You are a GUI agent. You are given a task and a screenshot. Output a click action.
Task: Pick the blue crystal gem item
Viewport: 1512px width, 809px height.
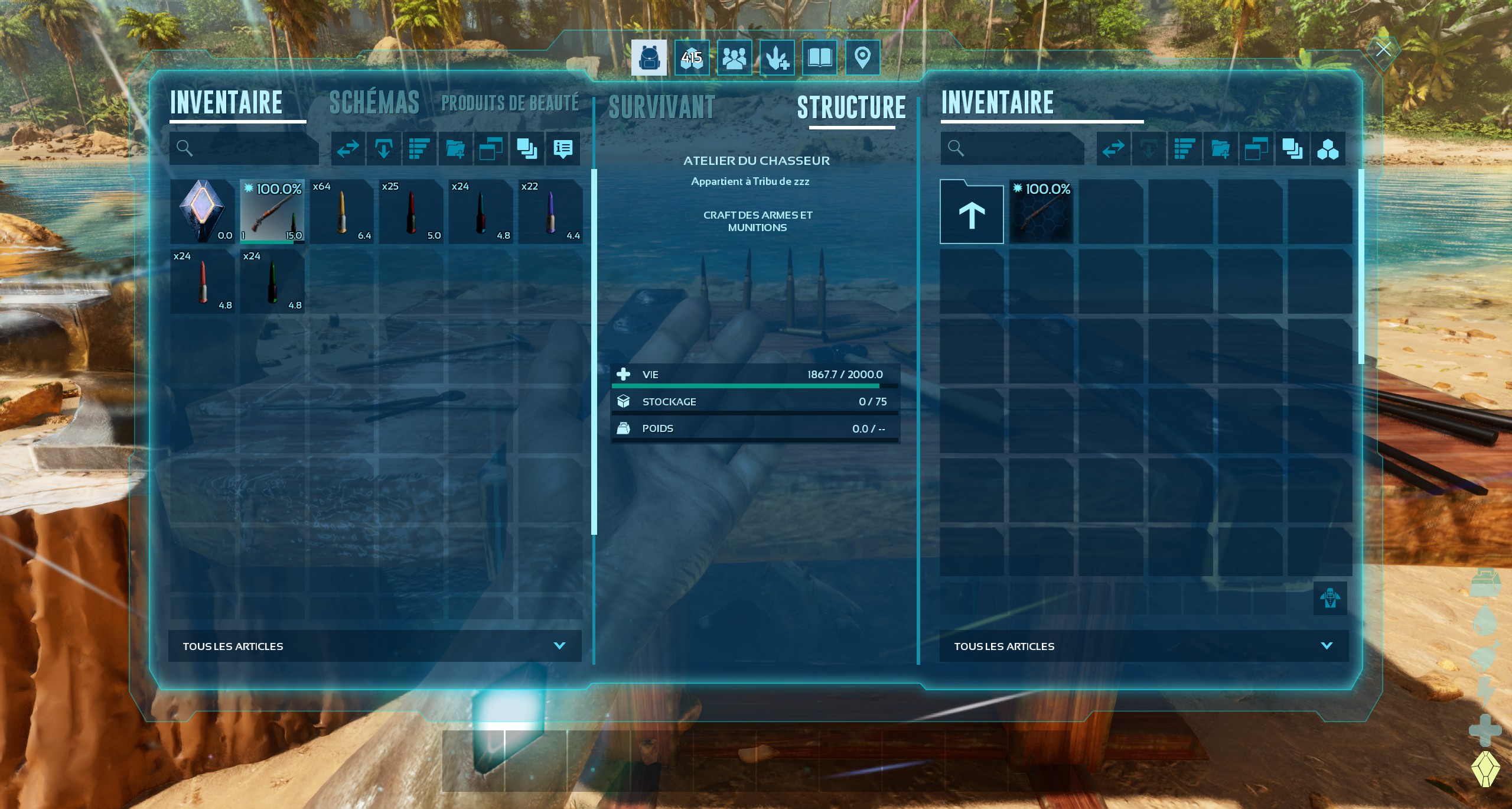tap(203, 212)
